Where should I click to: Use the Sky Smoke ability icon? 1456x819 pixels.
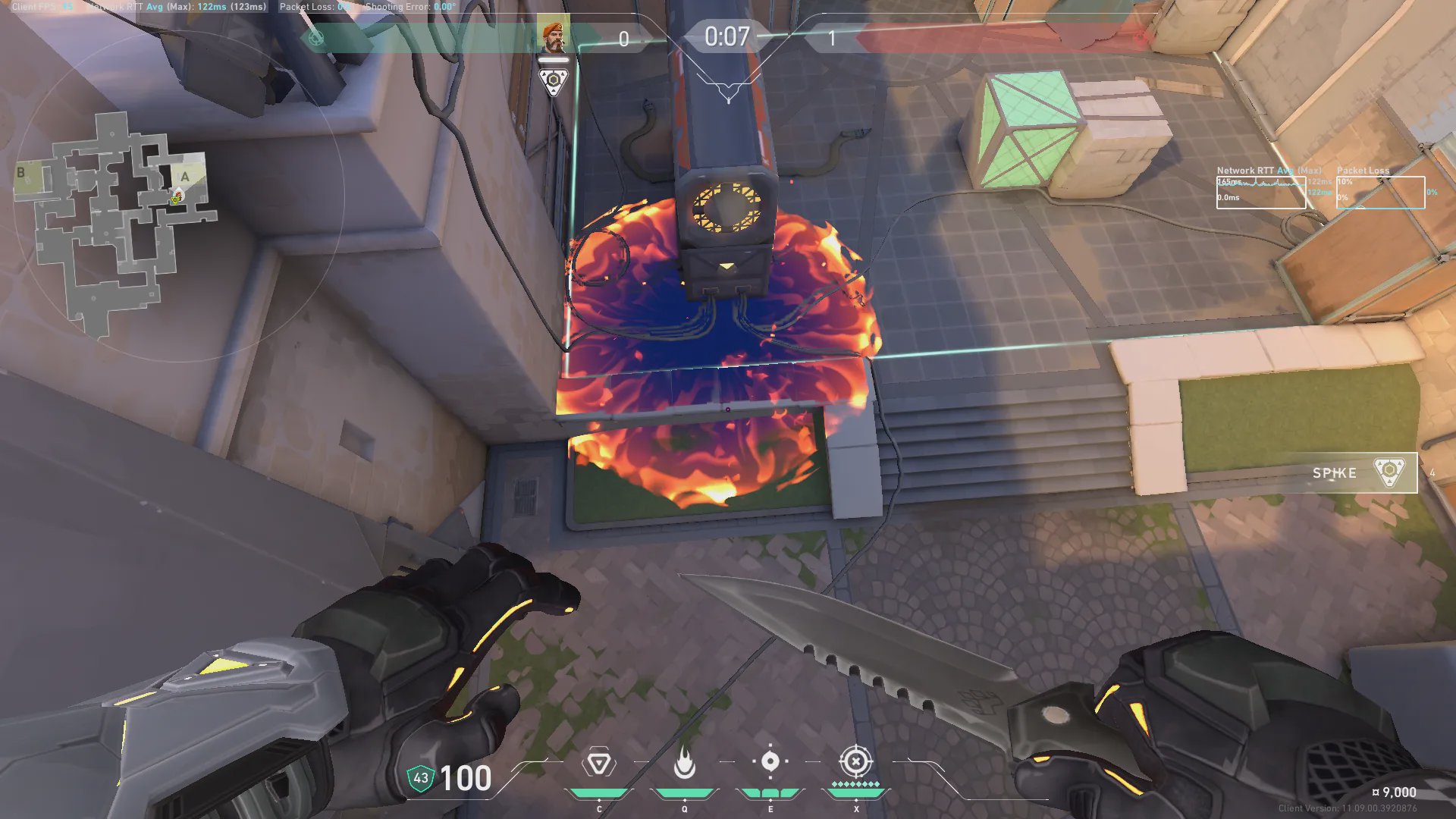coord(770,761)
